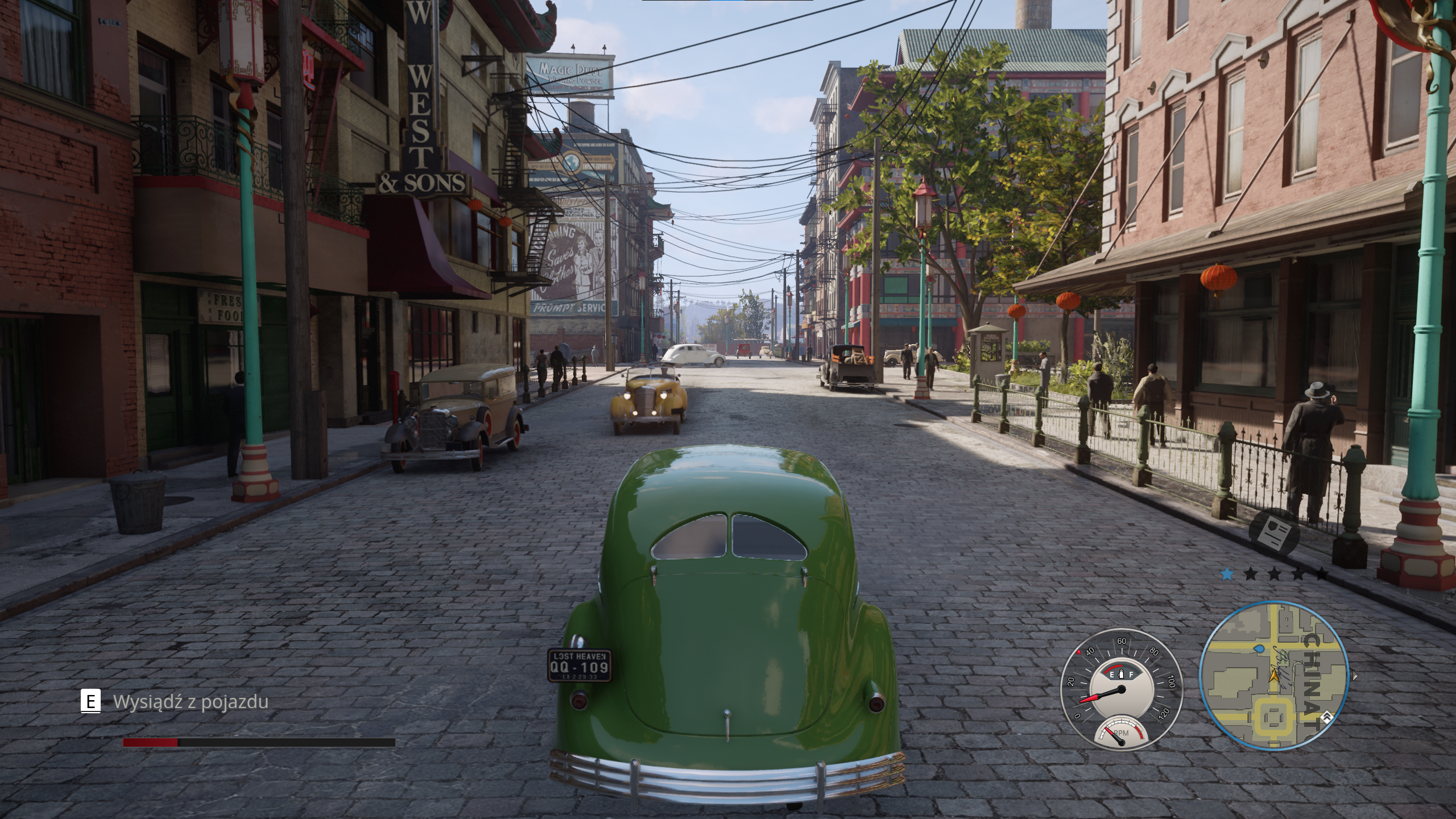This screenshot has height=819, width=1456.
Task: Open the circular Chinatown minimap
Action: pos(1273,676)
